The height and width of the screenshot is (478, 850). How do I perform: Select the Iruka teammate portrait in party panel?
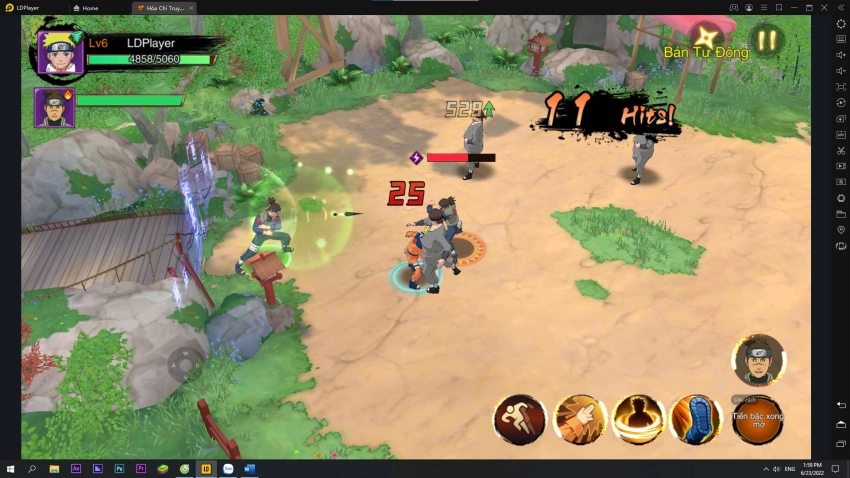click(x=54, y=107)
